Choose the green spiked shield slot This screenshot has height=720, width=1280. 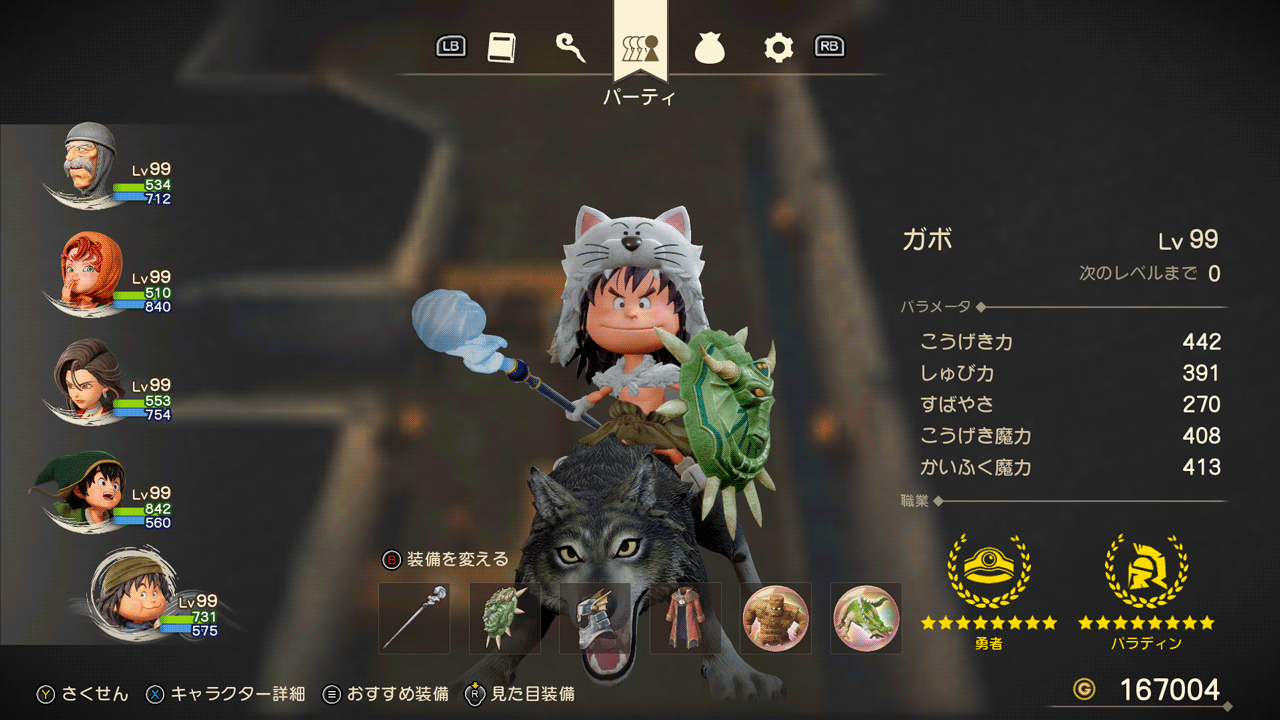click(x=505, y=619)
